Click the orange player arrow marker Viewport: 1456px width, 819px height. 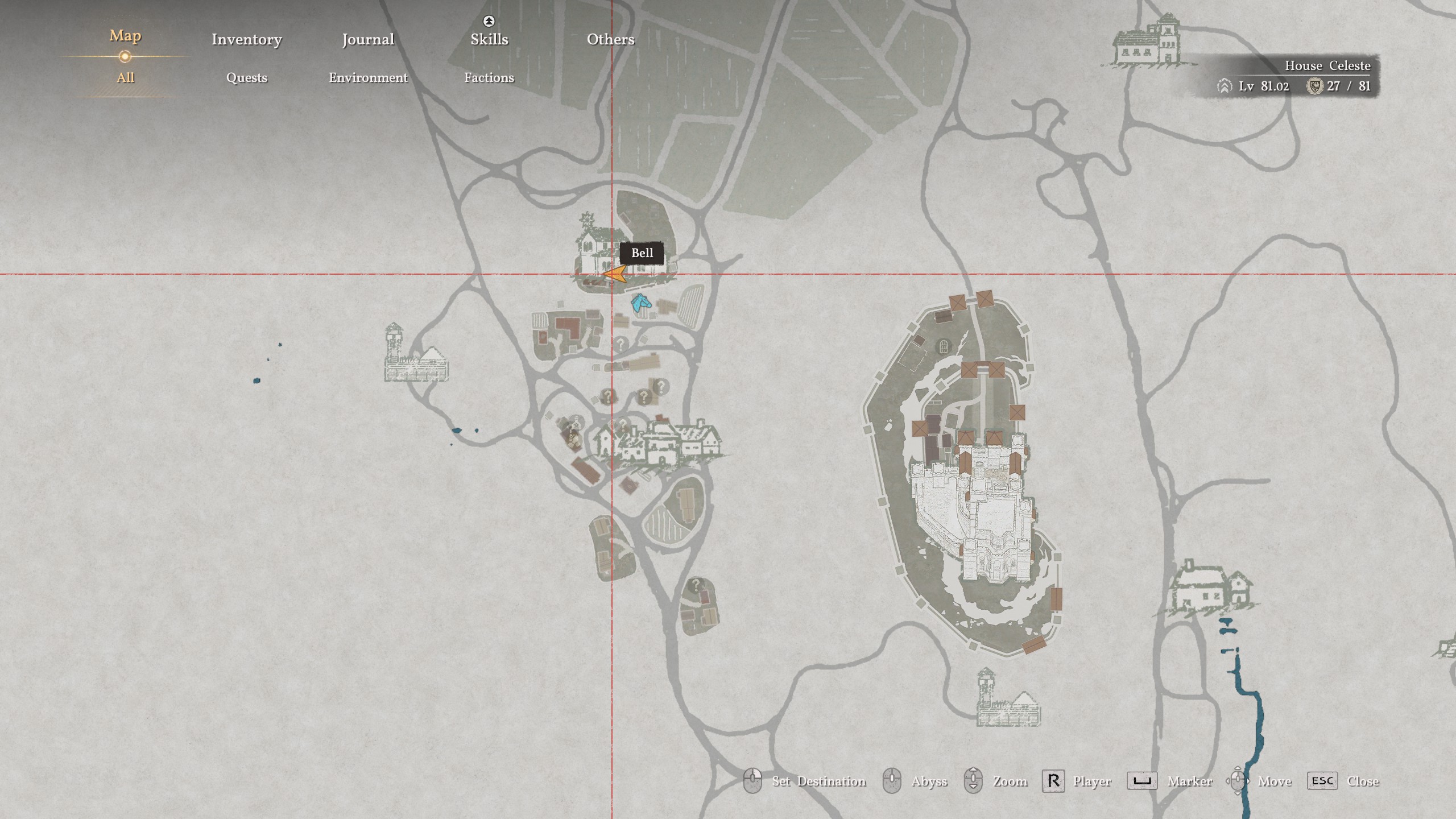615,275
